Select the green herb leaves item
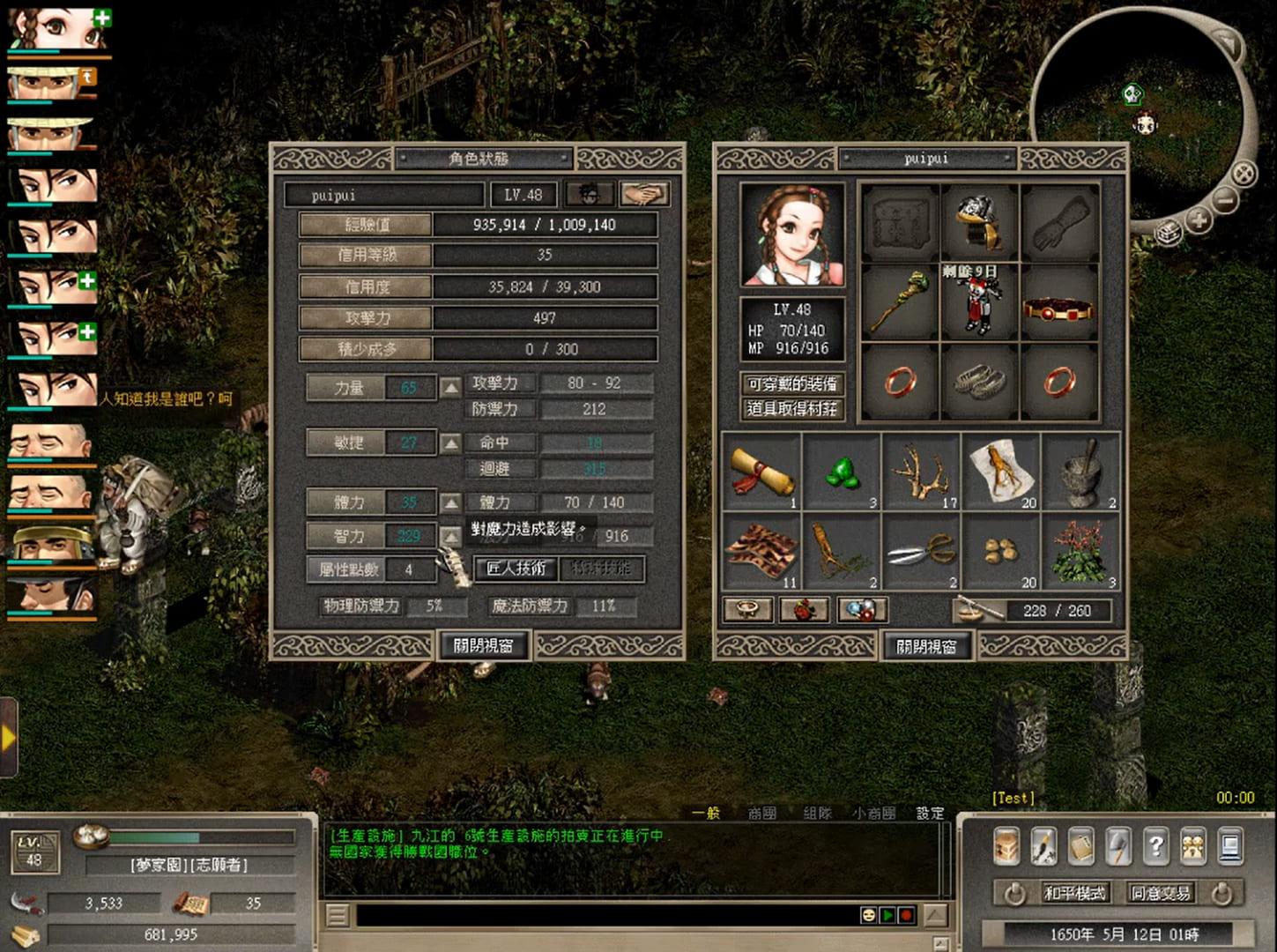 tap(843, 472)
